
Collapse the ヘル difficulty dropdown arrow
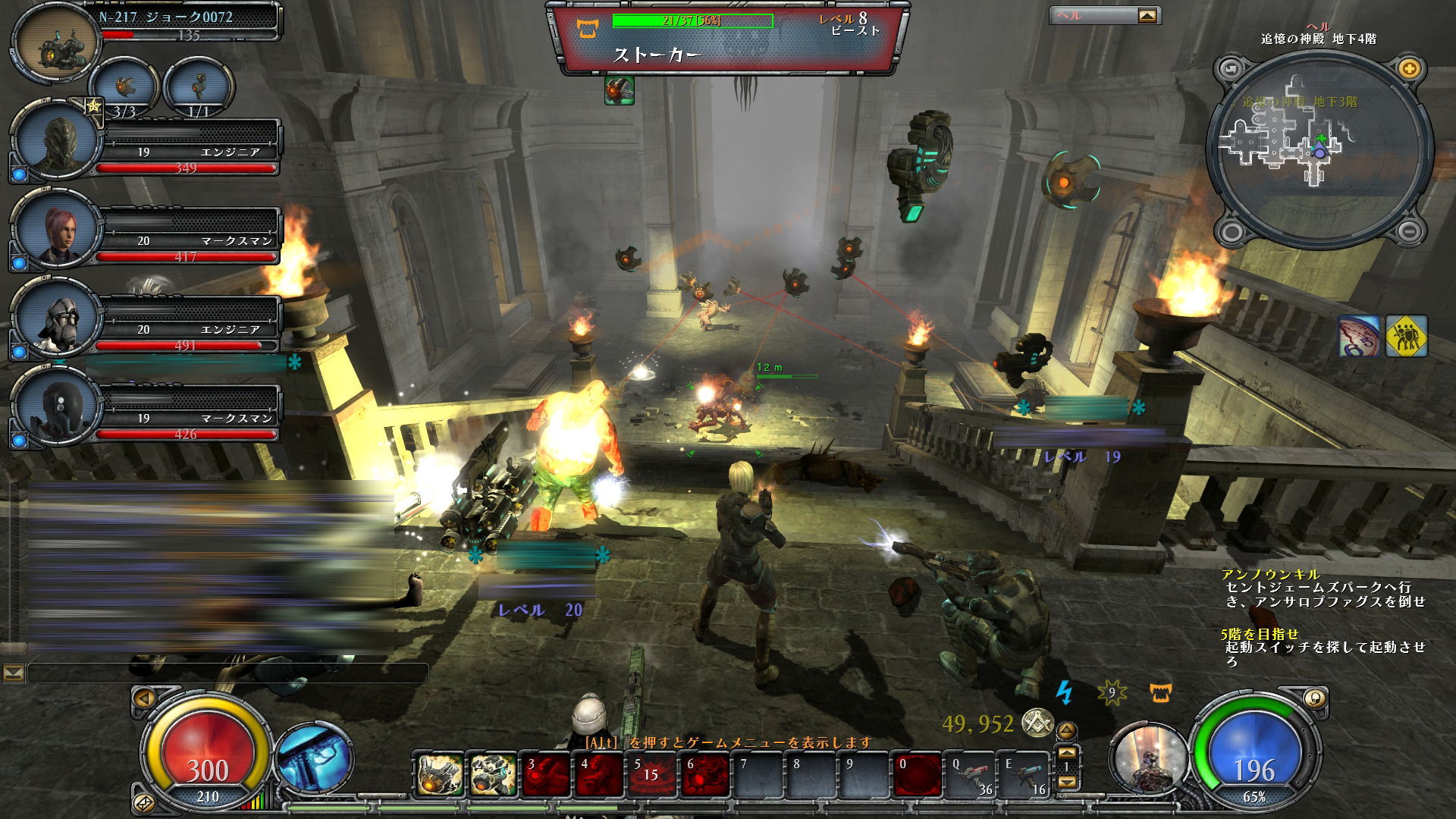1148,15
